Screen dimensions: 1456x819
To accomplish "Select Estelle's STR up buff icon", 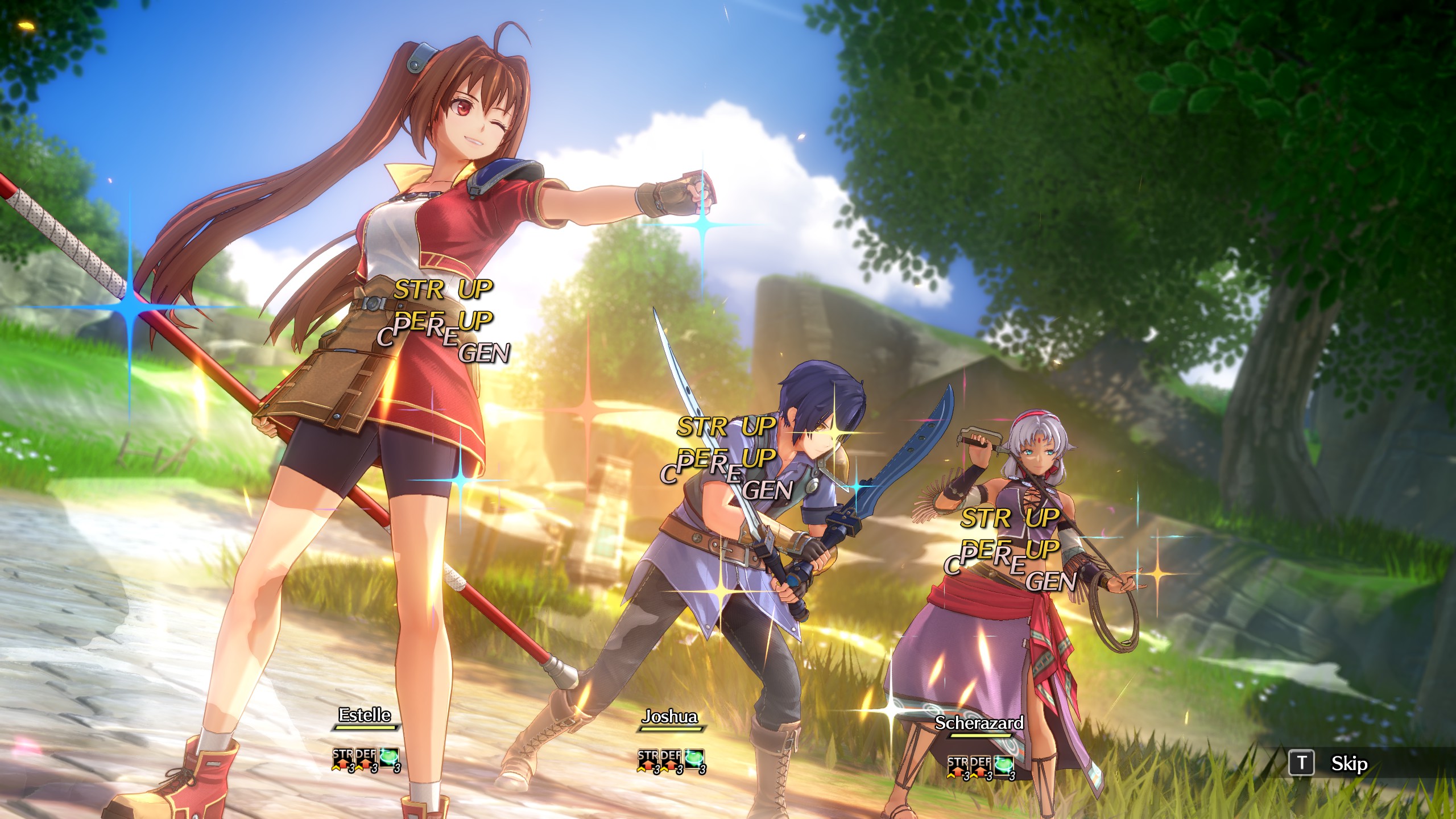I will click(x=343, y=759).
